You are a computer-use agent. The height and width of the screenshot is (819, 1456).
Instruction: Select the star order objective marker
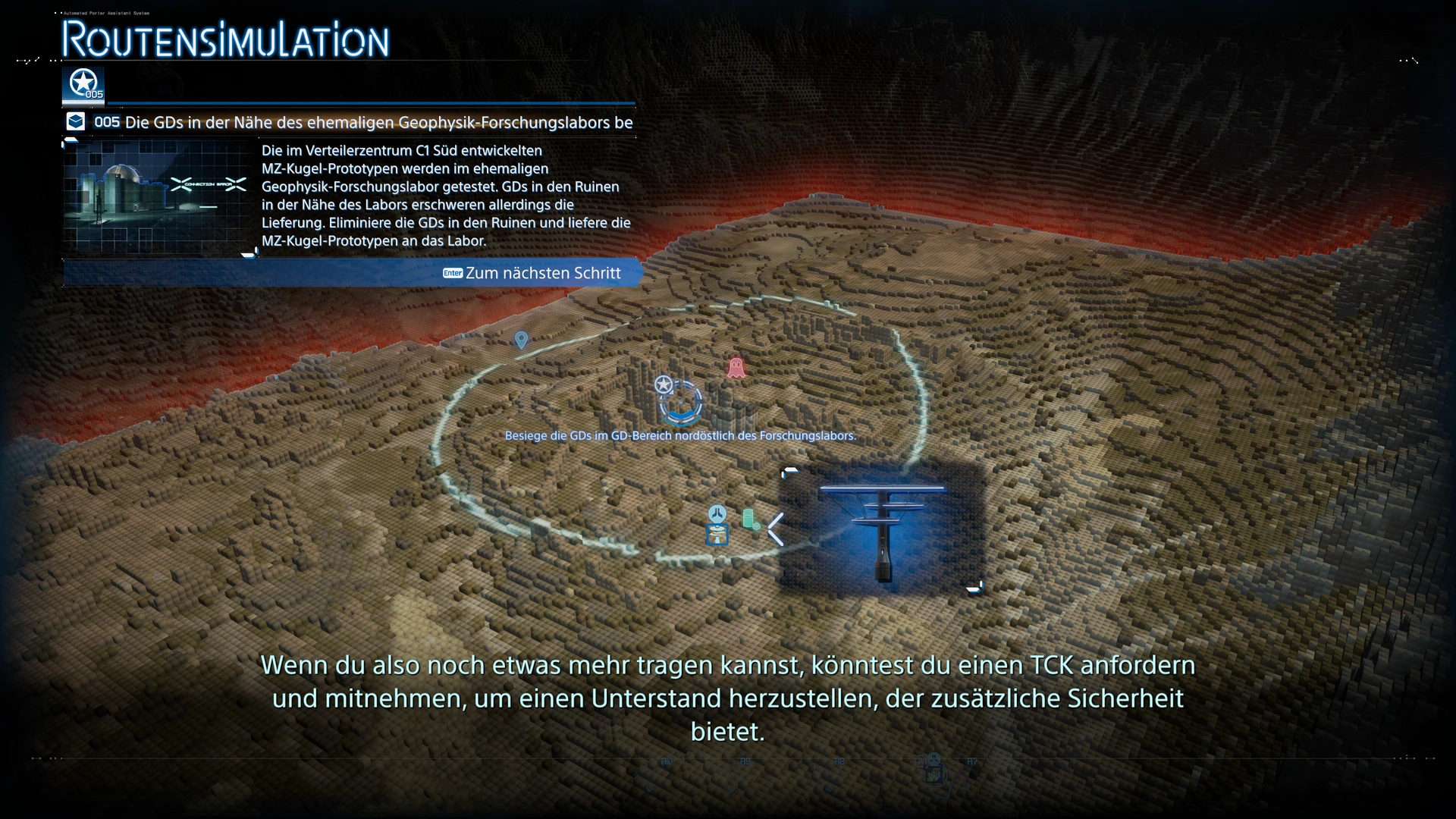pyautogui.click(x=664, y=385)
